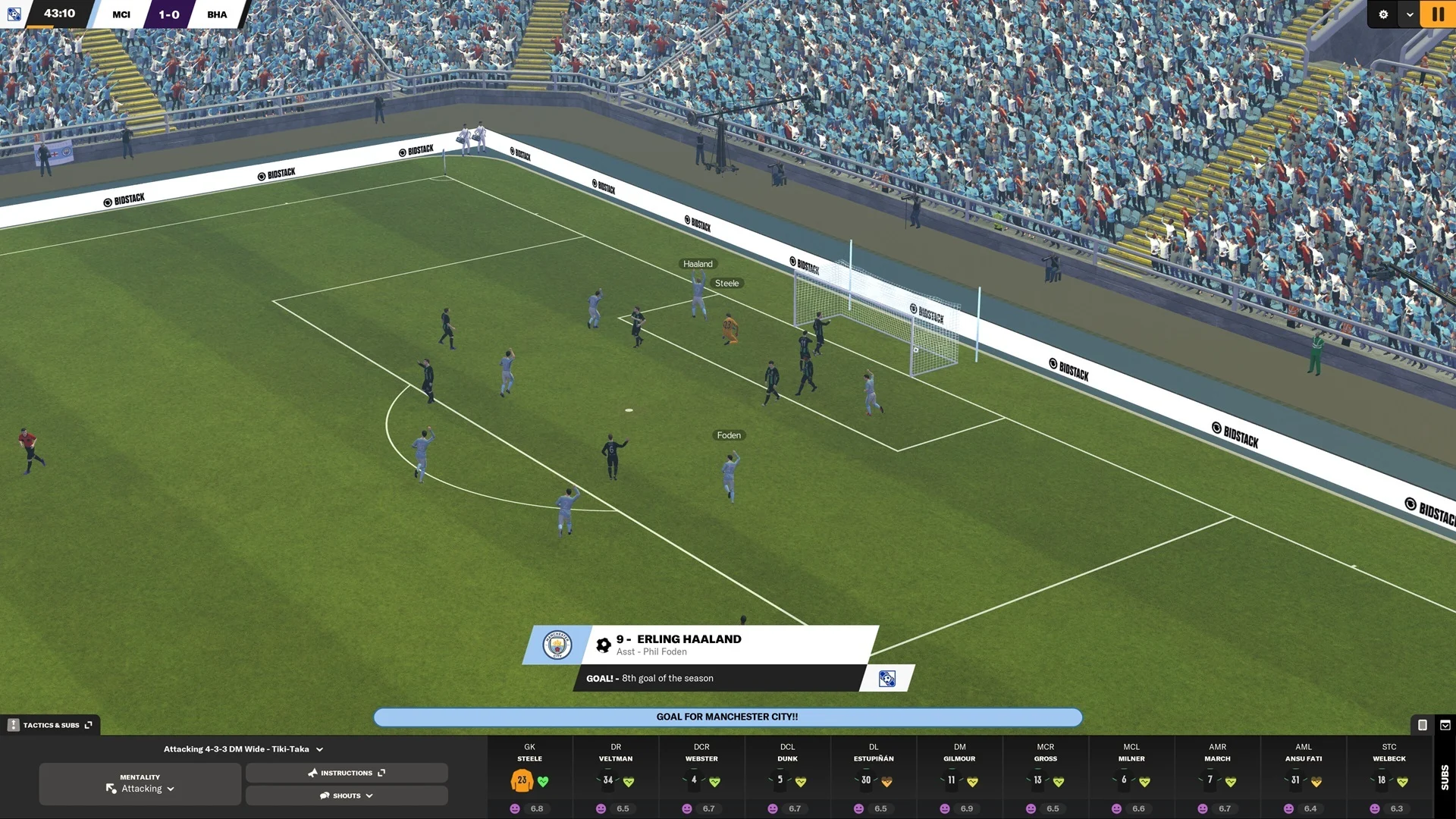This screenshot has width=1456, height=819.
Task: Click the football icon next to Erling Haaland's name
Action: coord(603,644)
